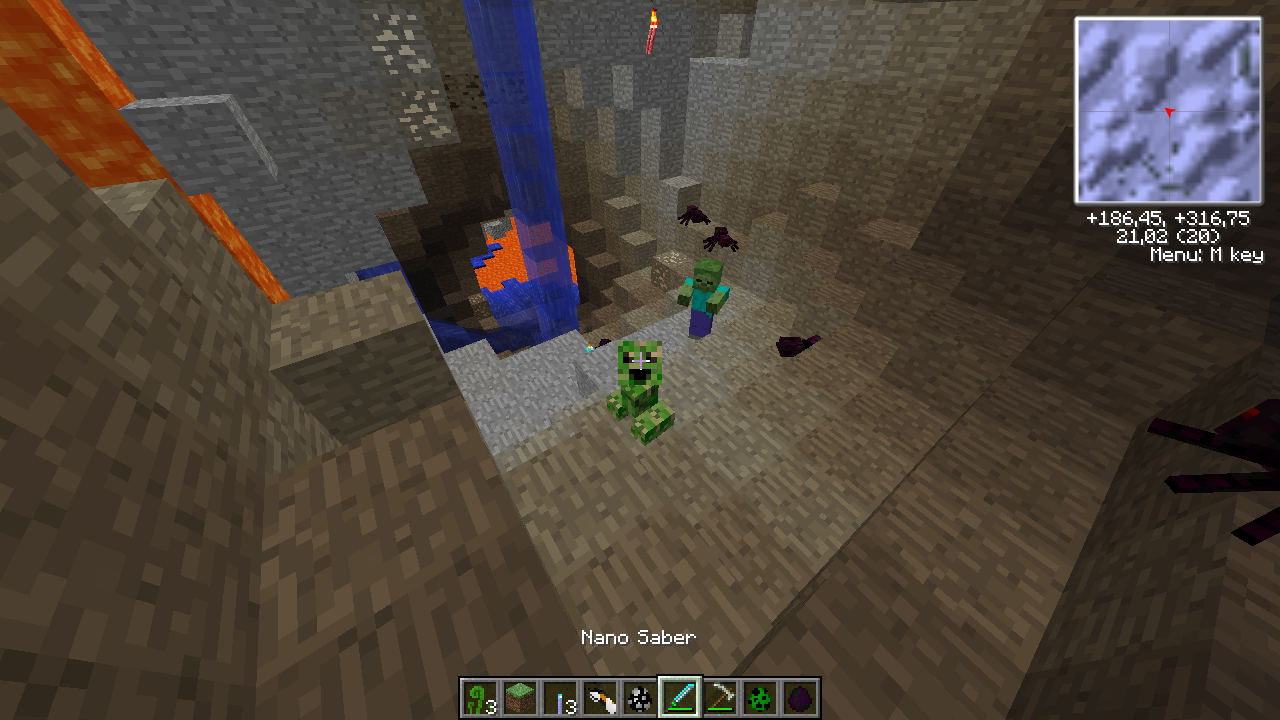Screen dimensions: 1280x720
Task: Select the green creeper spawn egg slot
Action: pos(760,698)
